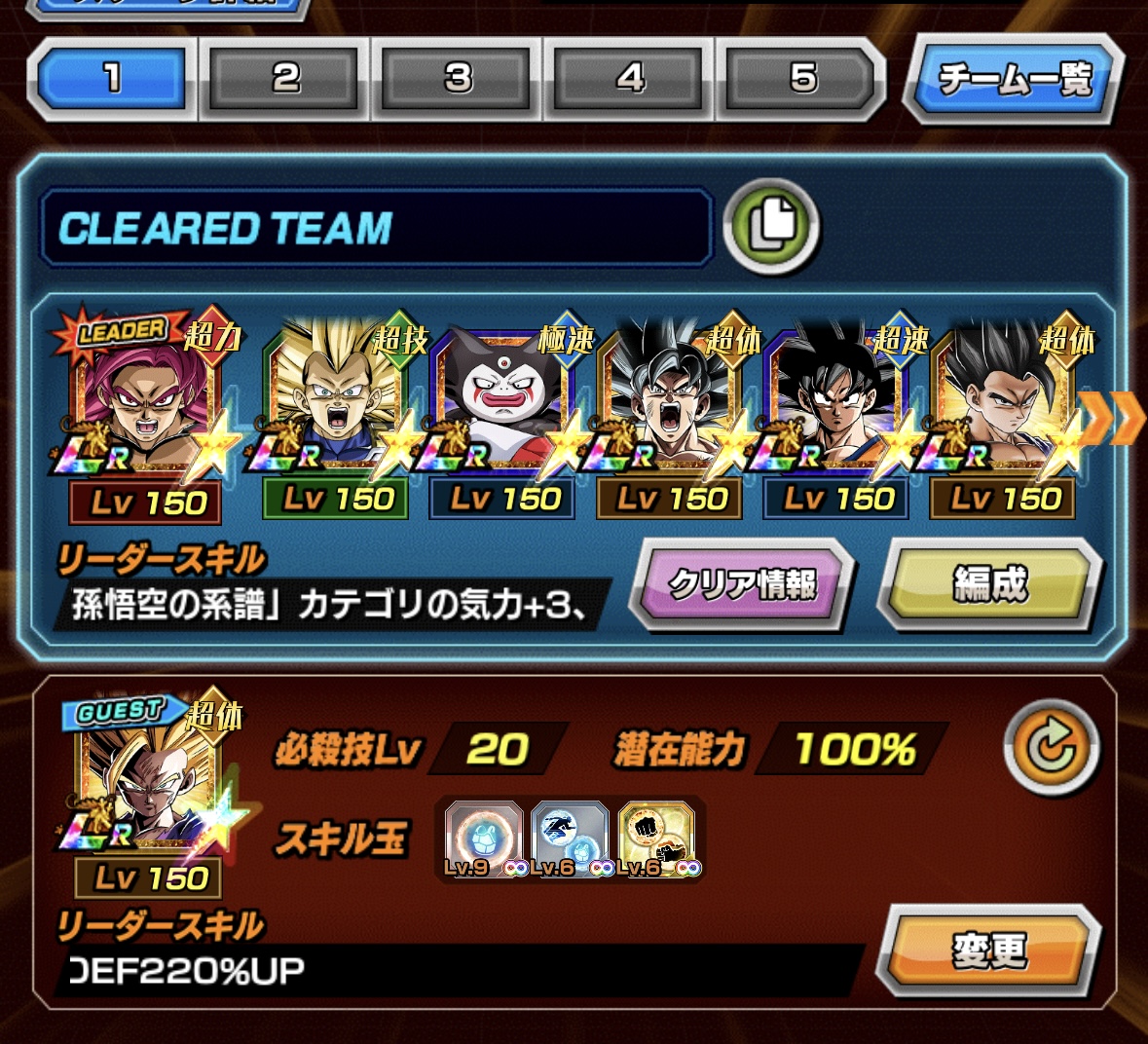1148x1044 pixels.
Task: Open team slot 3 tab
Action: [458, 78]
